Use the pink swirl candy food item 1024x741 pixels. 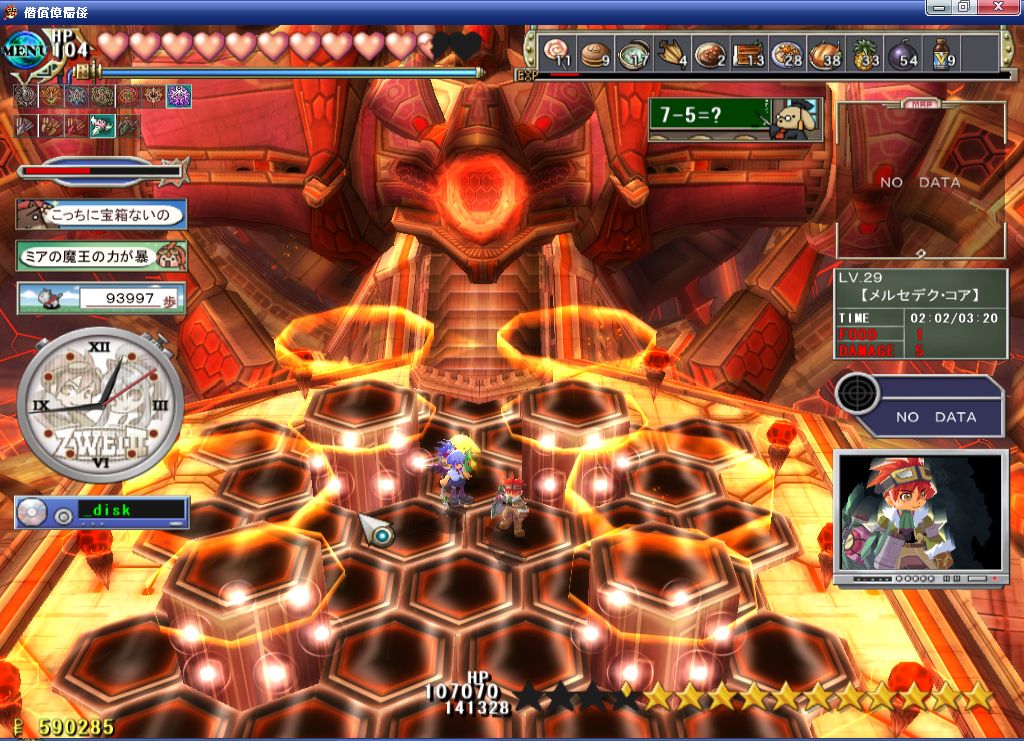[x=558, y=52]
